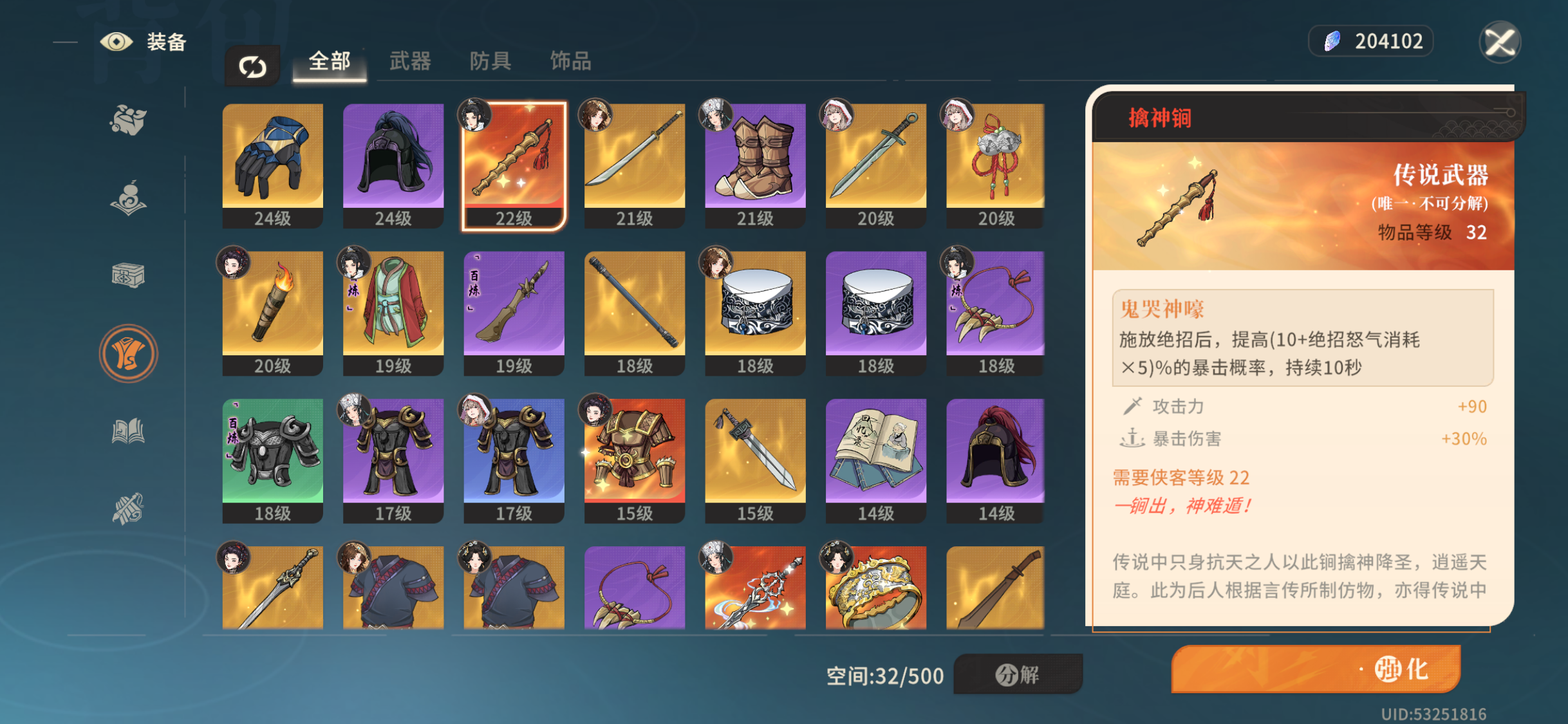Open the open-book sidebar category
The height and width of the screenshot is (724, 1568).
(x=128, y=431)
